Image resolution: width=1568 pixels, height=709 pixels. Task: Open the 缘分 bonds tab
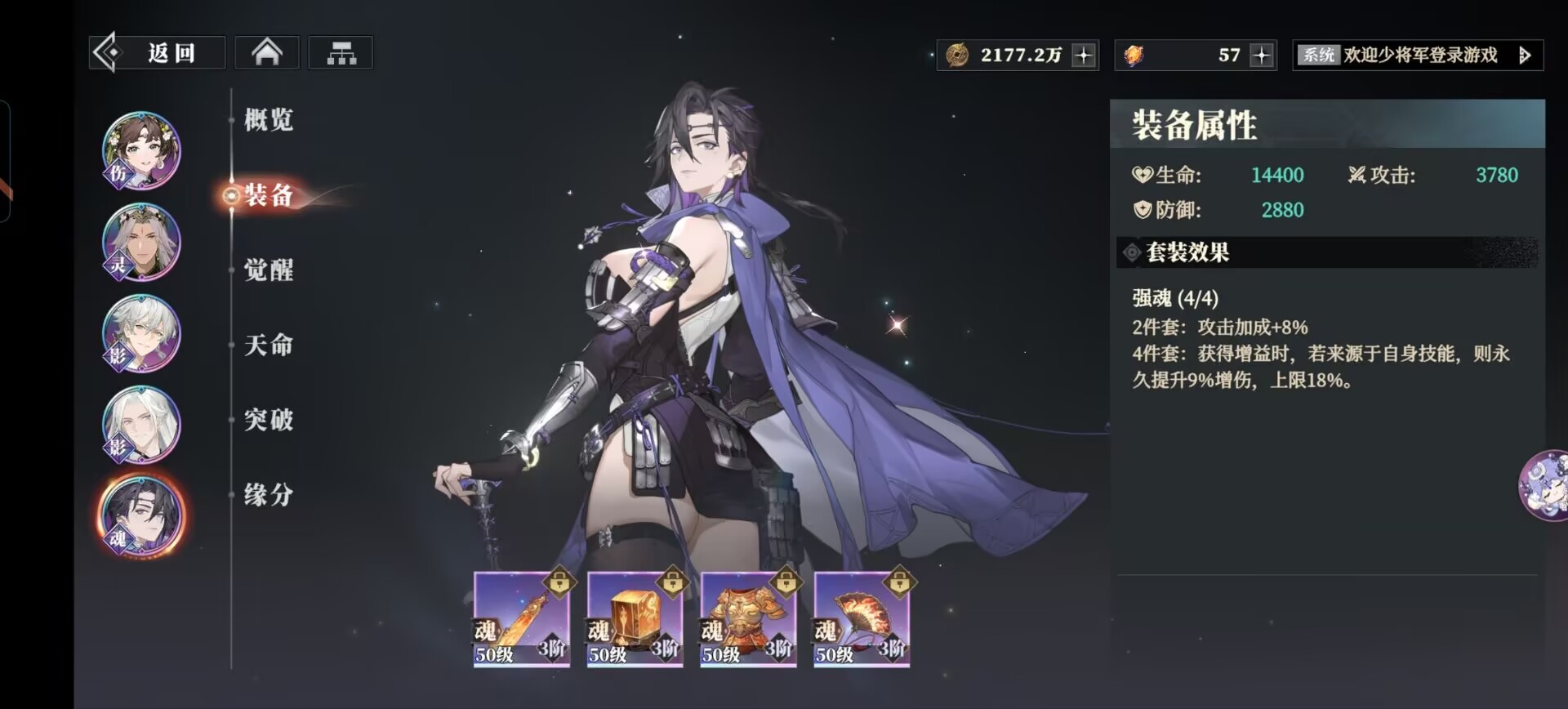pyautogui.click(x=269, y=495)
